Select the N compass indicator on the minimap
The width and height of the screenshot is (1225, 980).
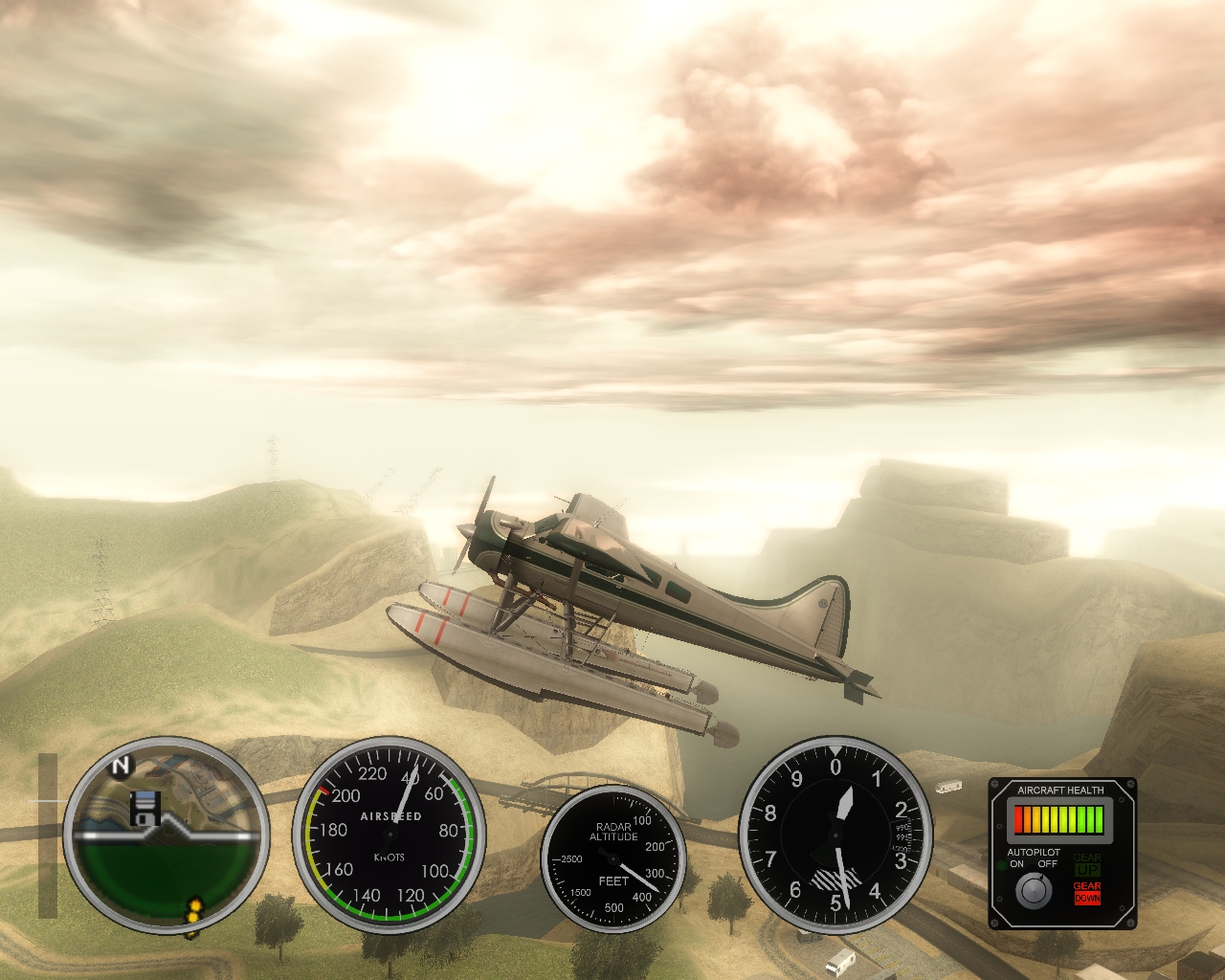pos(119,767)
